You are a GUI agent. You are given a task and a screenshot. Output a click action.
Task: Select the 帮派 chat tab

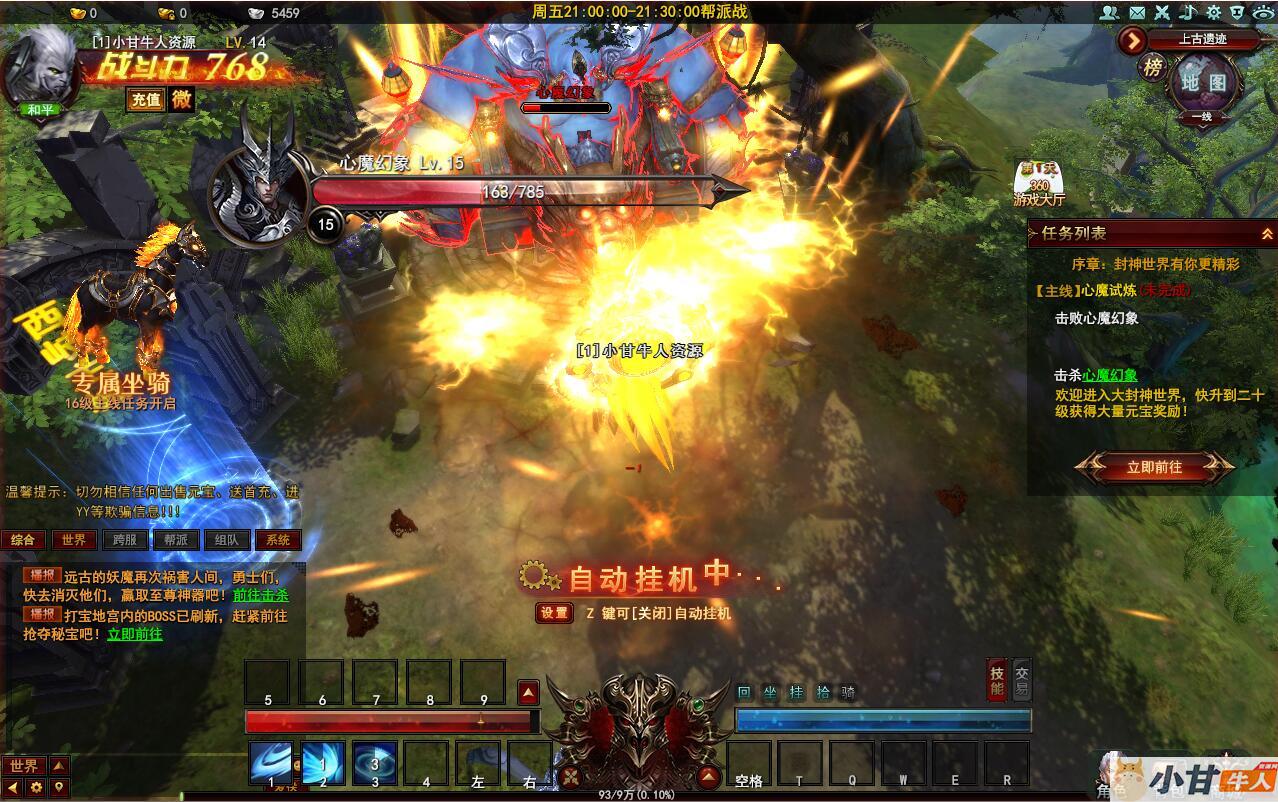pyautogui.click(x=176, y=540)
